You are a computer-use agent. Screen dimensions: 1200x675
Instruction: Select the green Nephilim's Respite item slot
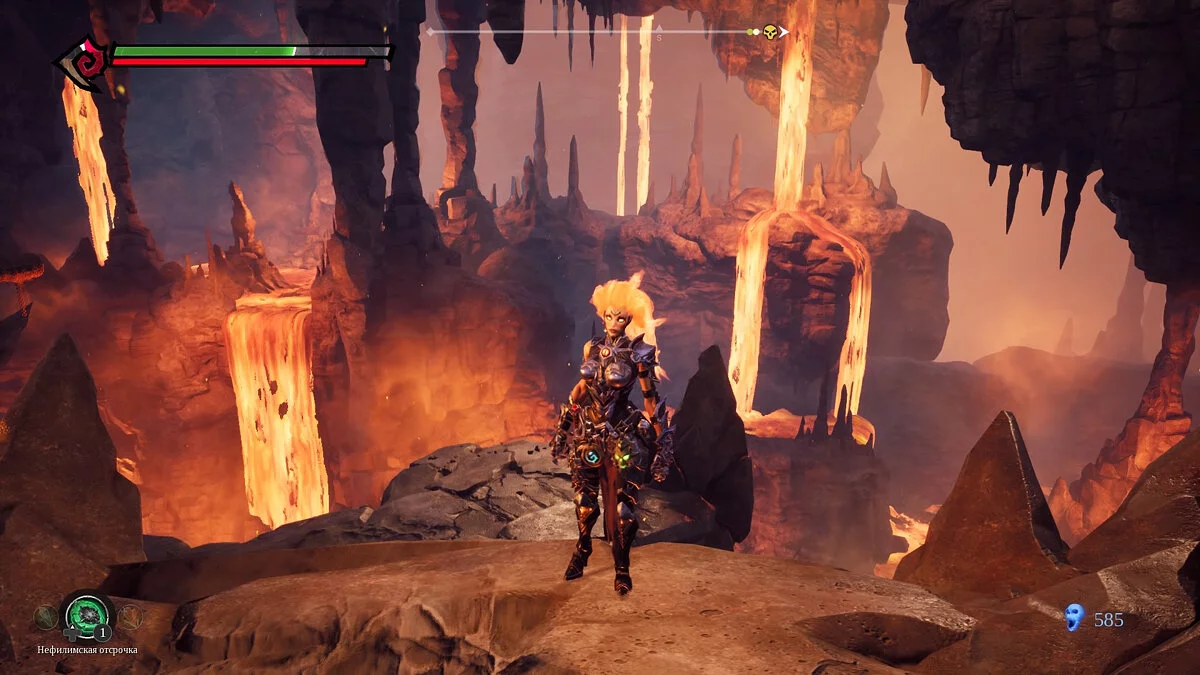tap(87, 614)
